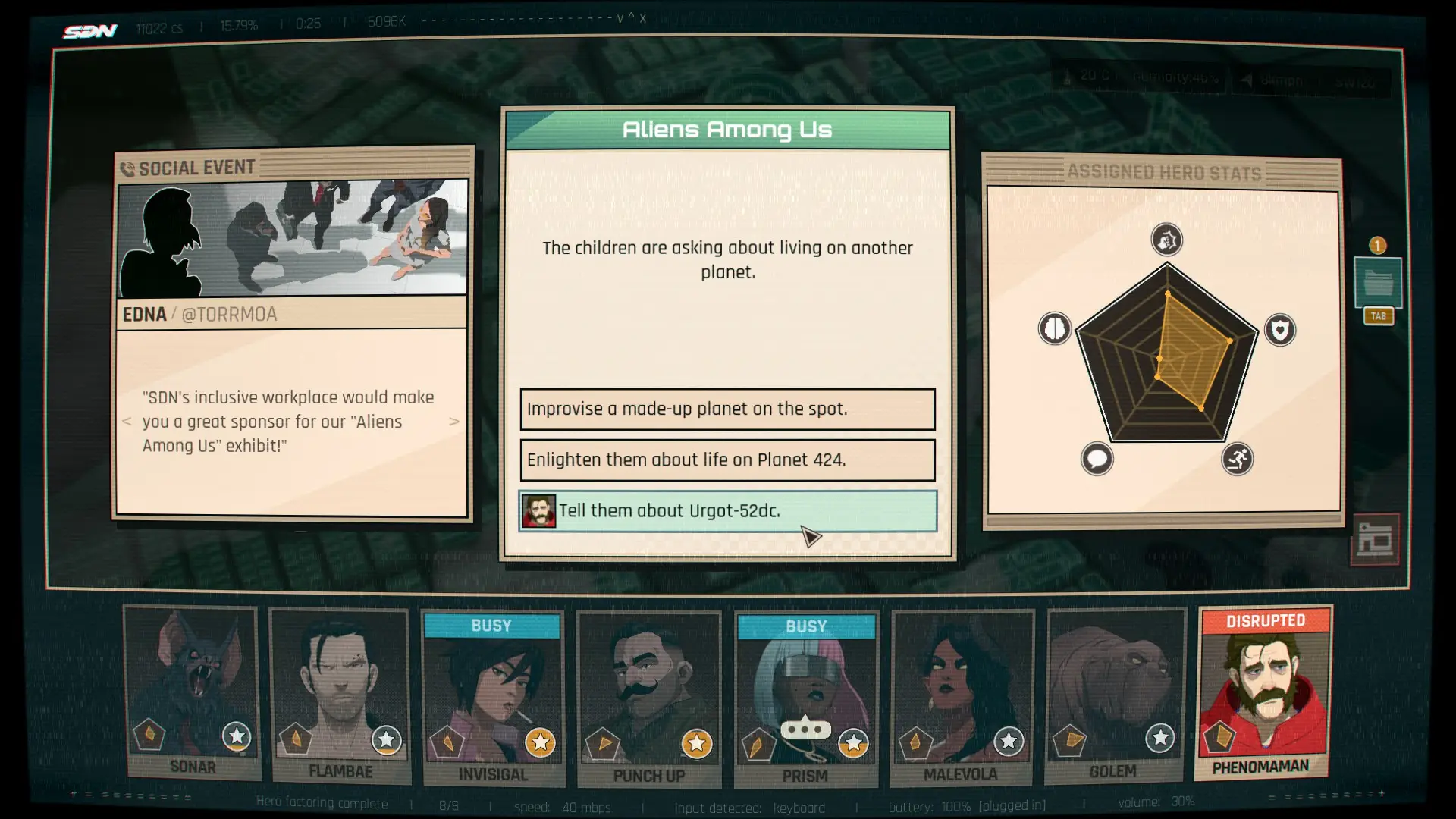Click the shield vigor stat icon
Screen dimensions: 1456x819
click(1280, 331)
